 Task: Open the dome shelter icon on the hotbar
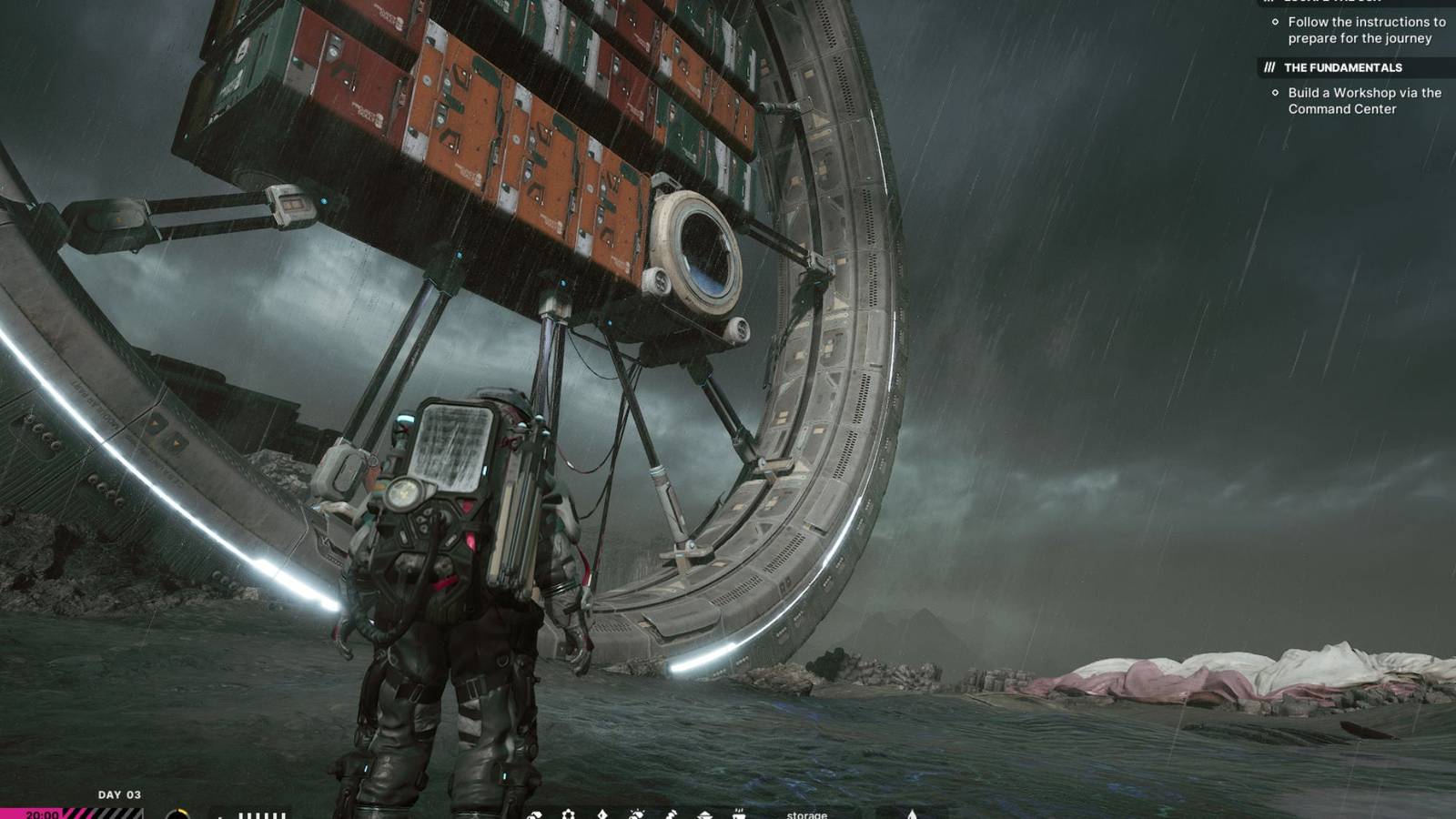[x=705, y=814]
